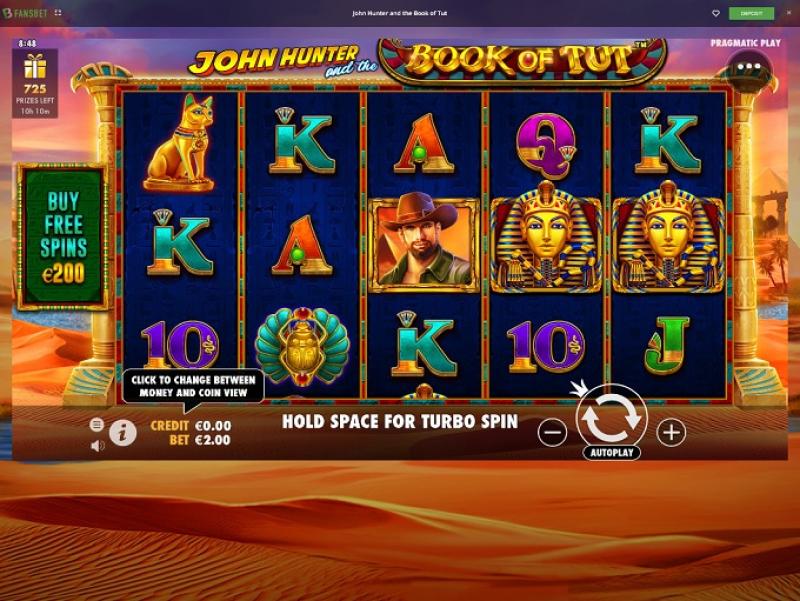Screen dimensions: 800x601
Task: Open the game info paytable
Action: point(123,432)
